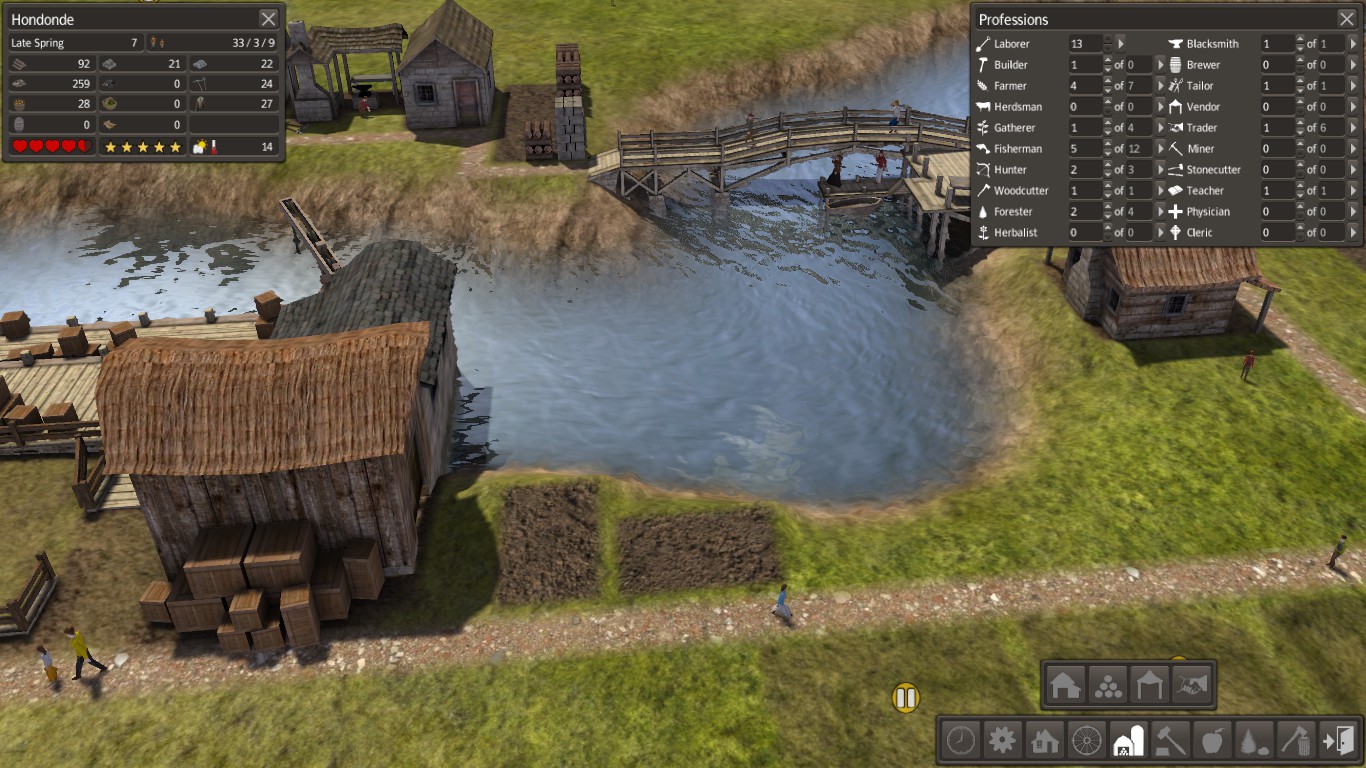Screen dimensions: 1366x768
Task: Select the remove resources tree-and-rock icon
Action: 1254,741
